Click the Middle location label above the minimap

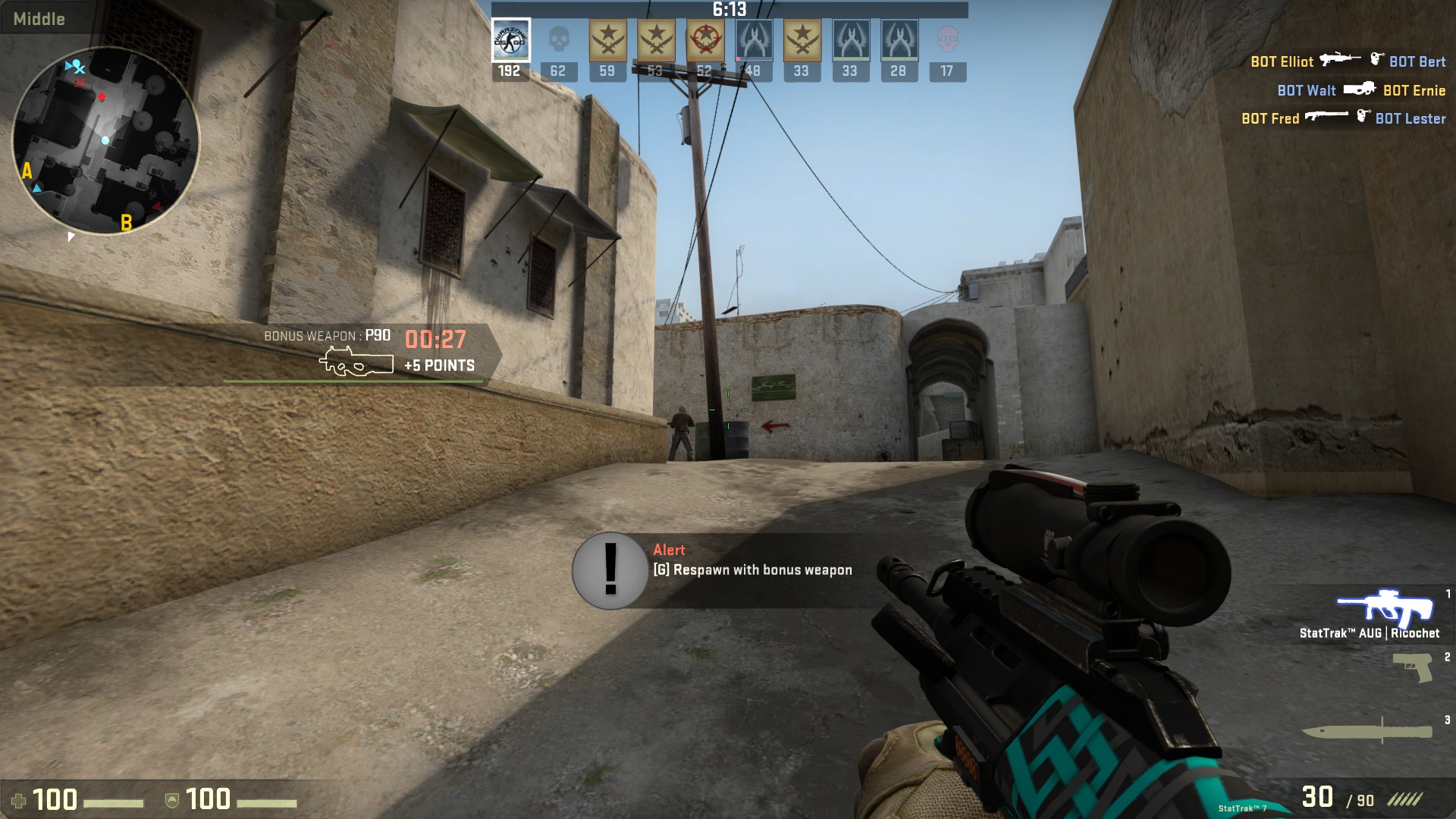click(x=39, y=19)
